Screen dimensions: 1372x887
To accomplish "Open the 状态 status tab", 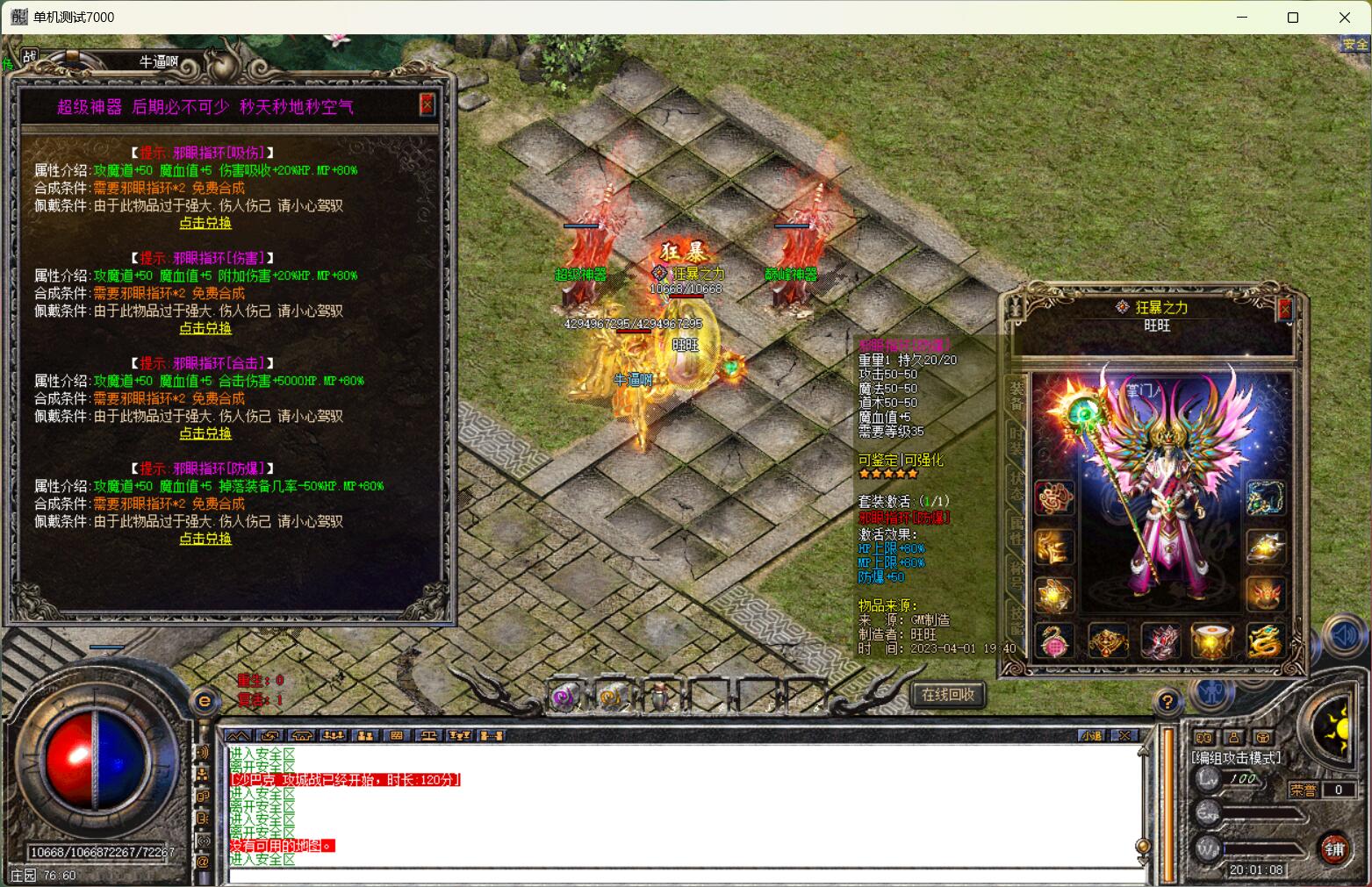I will pyautogui.click(x=1016, y=485).
